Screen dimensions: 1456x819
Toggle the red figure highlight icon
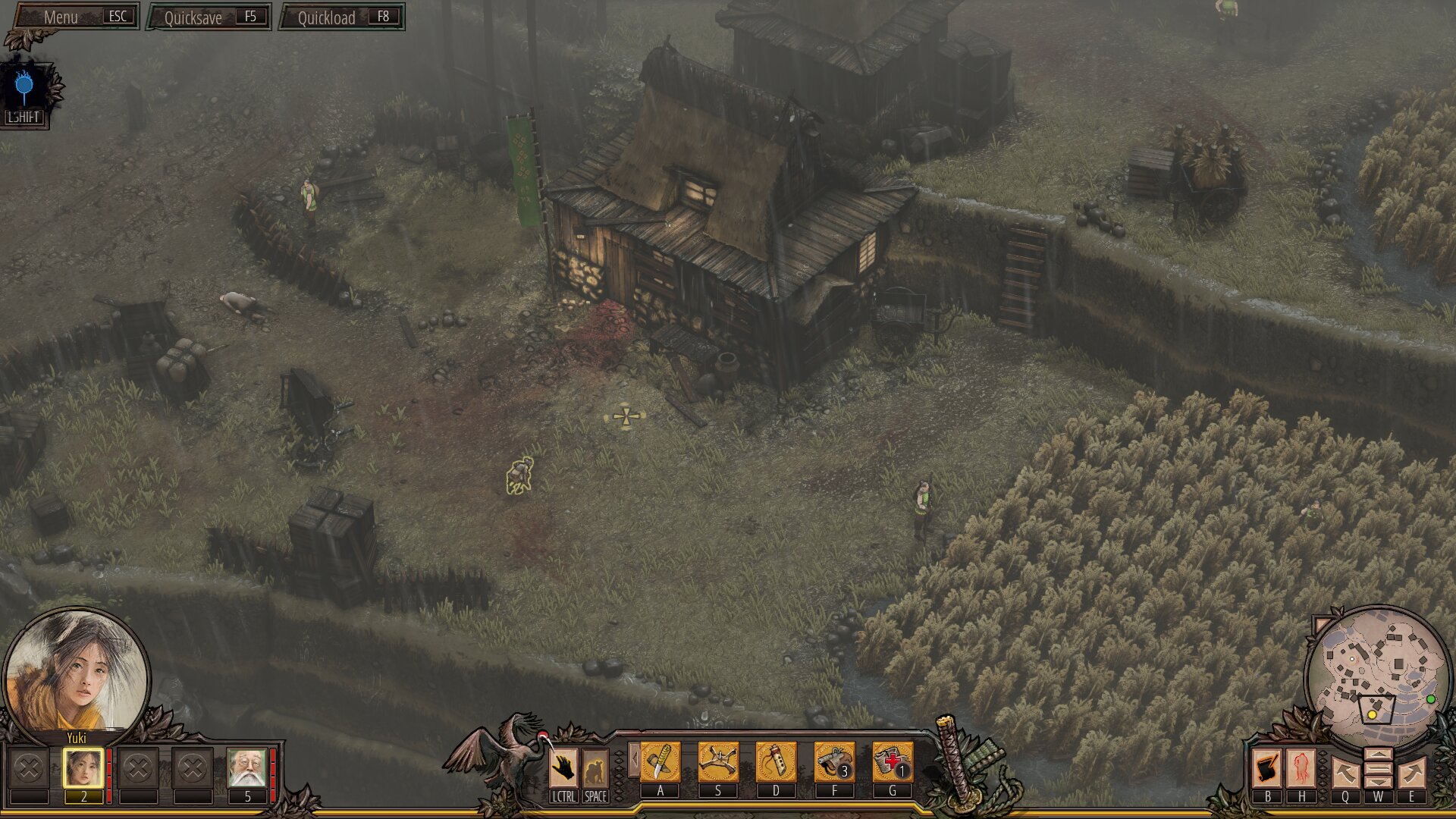[1301, 768]
